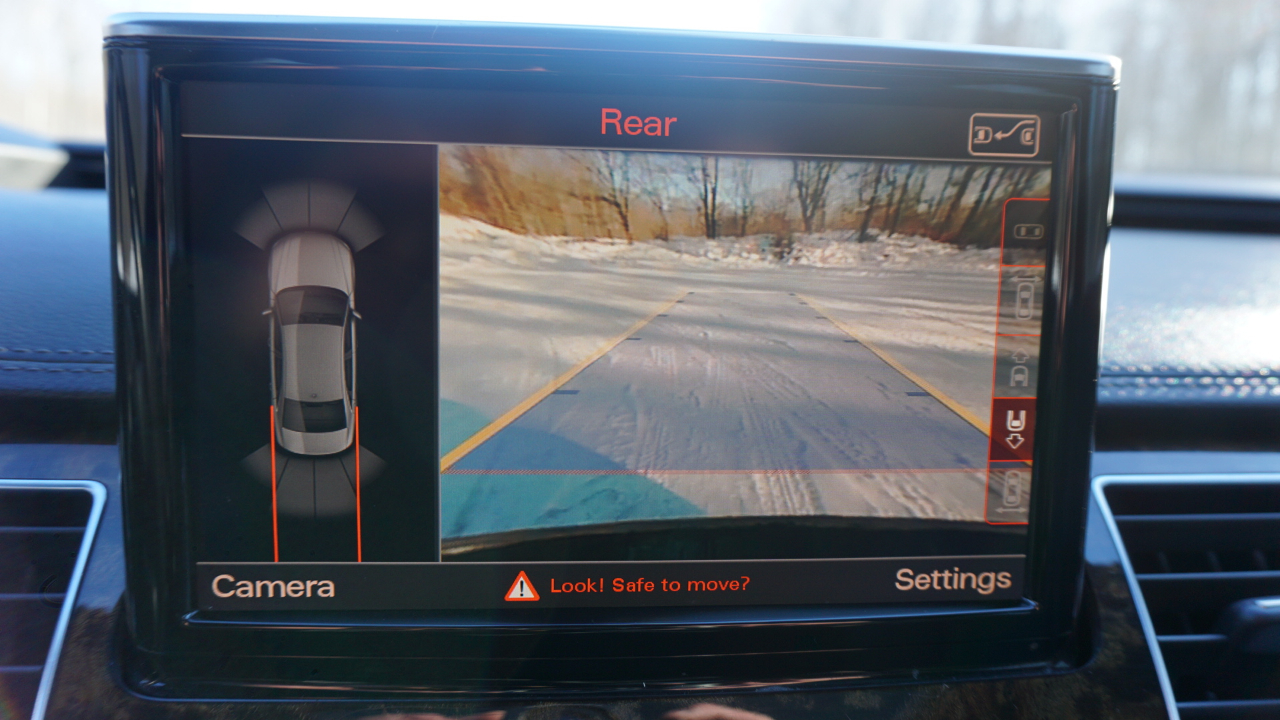Switch to the highlighted rear view mode
The height and width of the screenshot is (720, 1280).
pyautogui.click(x=1015, y=430)
